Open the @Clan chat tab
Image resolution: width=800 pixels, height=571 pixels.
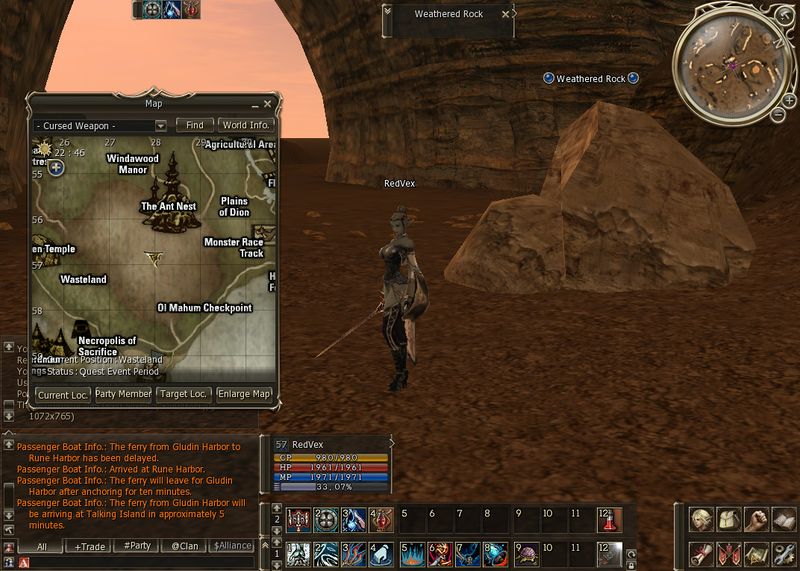click(183, 546)
